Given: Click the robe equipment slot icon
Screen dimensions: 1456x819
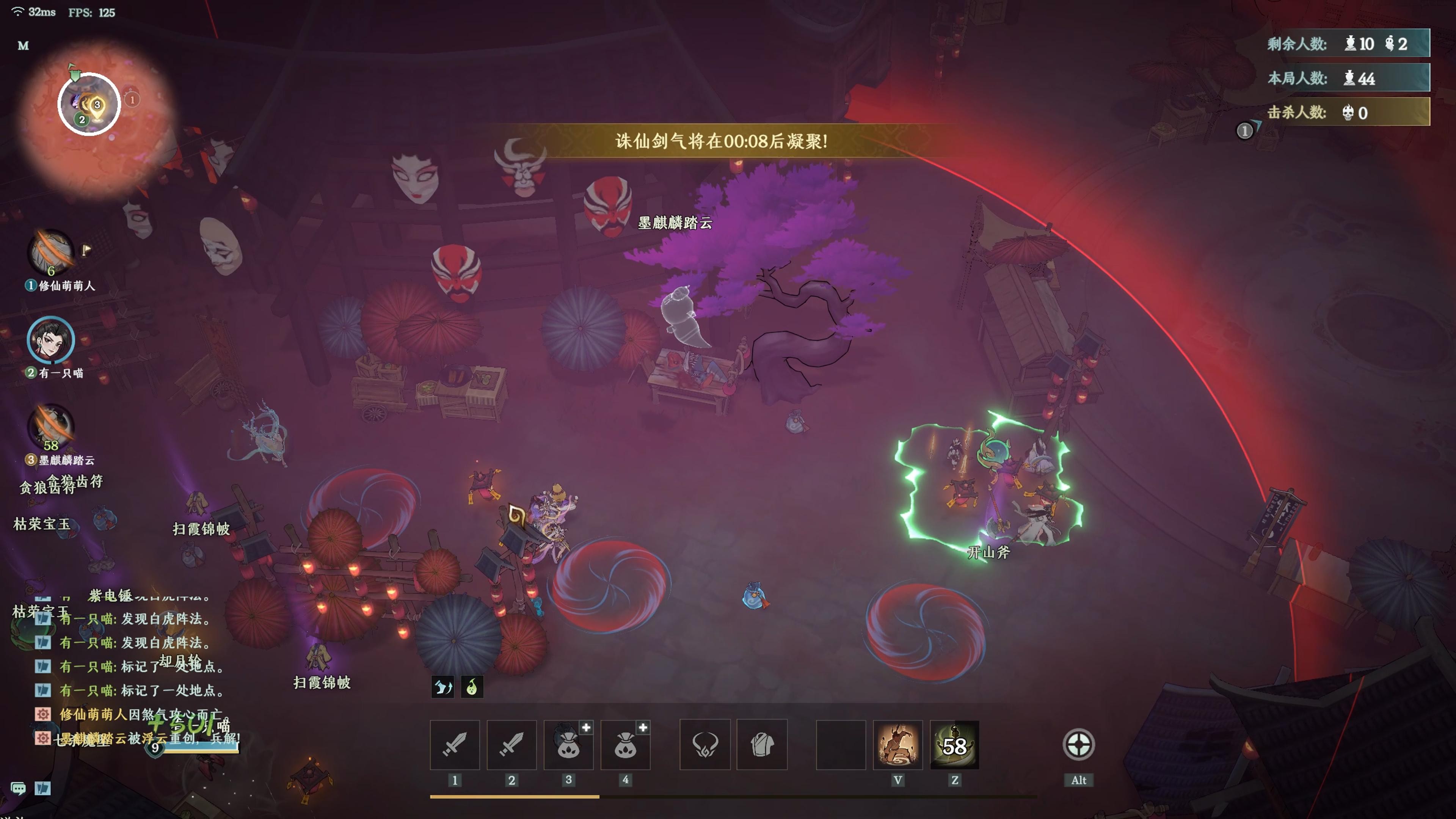Looking at the screenshot, I should click(762, 744).
